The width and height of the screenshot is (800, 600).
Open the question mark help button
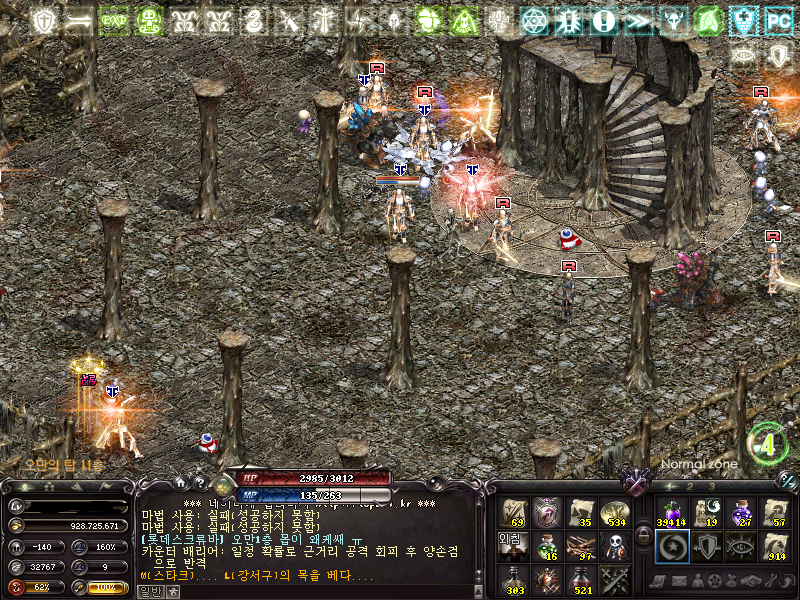[x=199, y=483]
